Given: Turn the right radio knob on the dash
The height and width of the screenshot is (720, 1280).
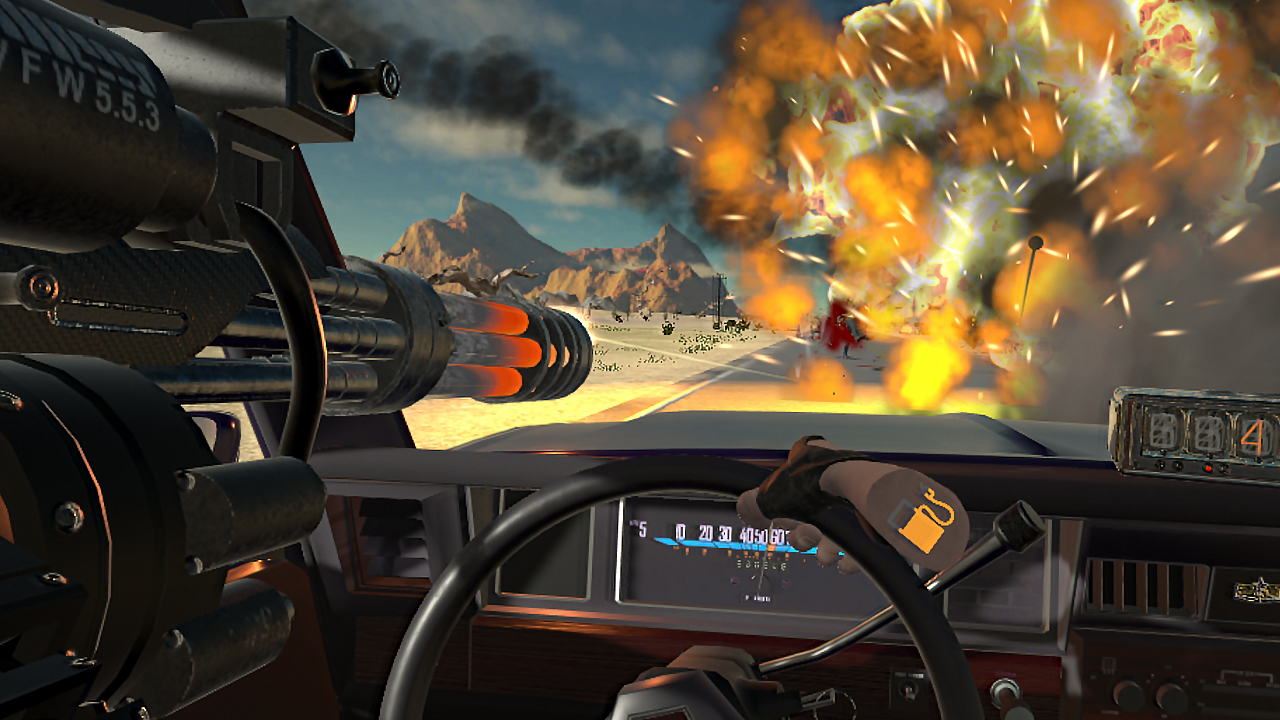Looking at the screenshot, I should [x=1171, y=695].
